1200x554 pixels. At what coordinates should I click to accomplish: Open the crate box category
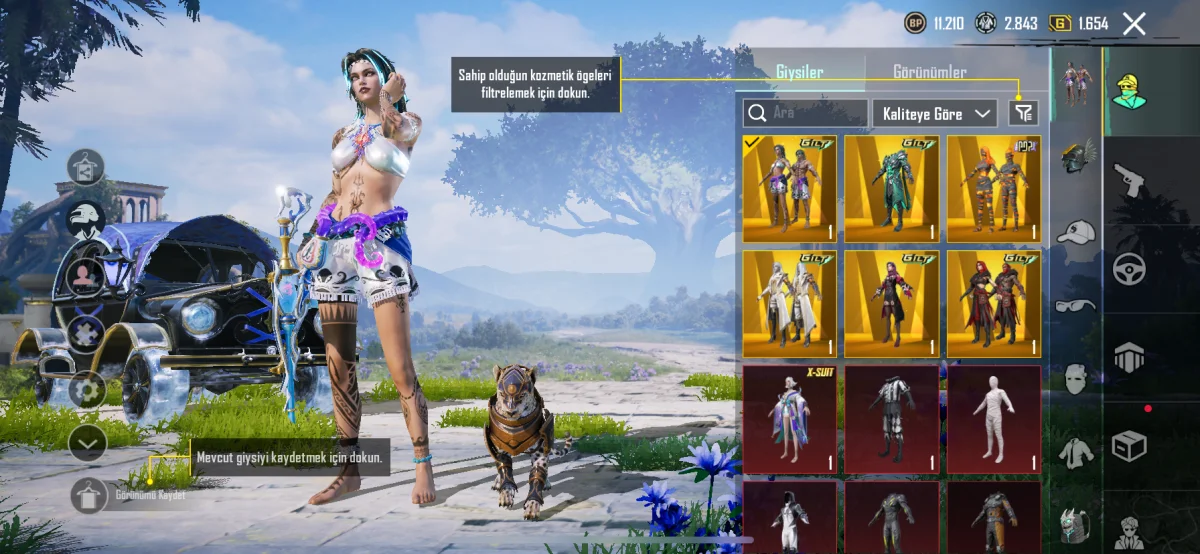pyautogui.click(x=1129, y=442)
